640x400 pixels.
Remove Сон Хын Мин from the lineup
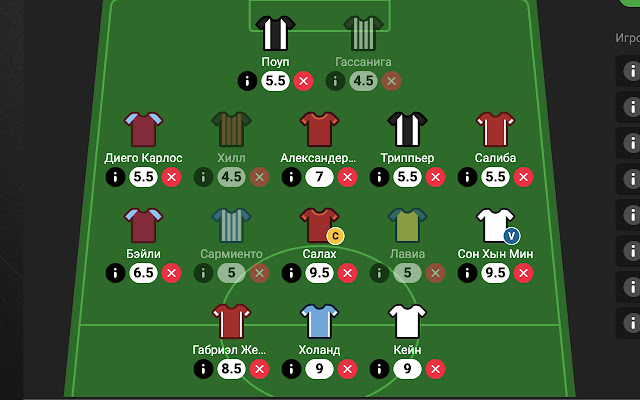coord(523,273)
